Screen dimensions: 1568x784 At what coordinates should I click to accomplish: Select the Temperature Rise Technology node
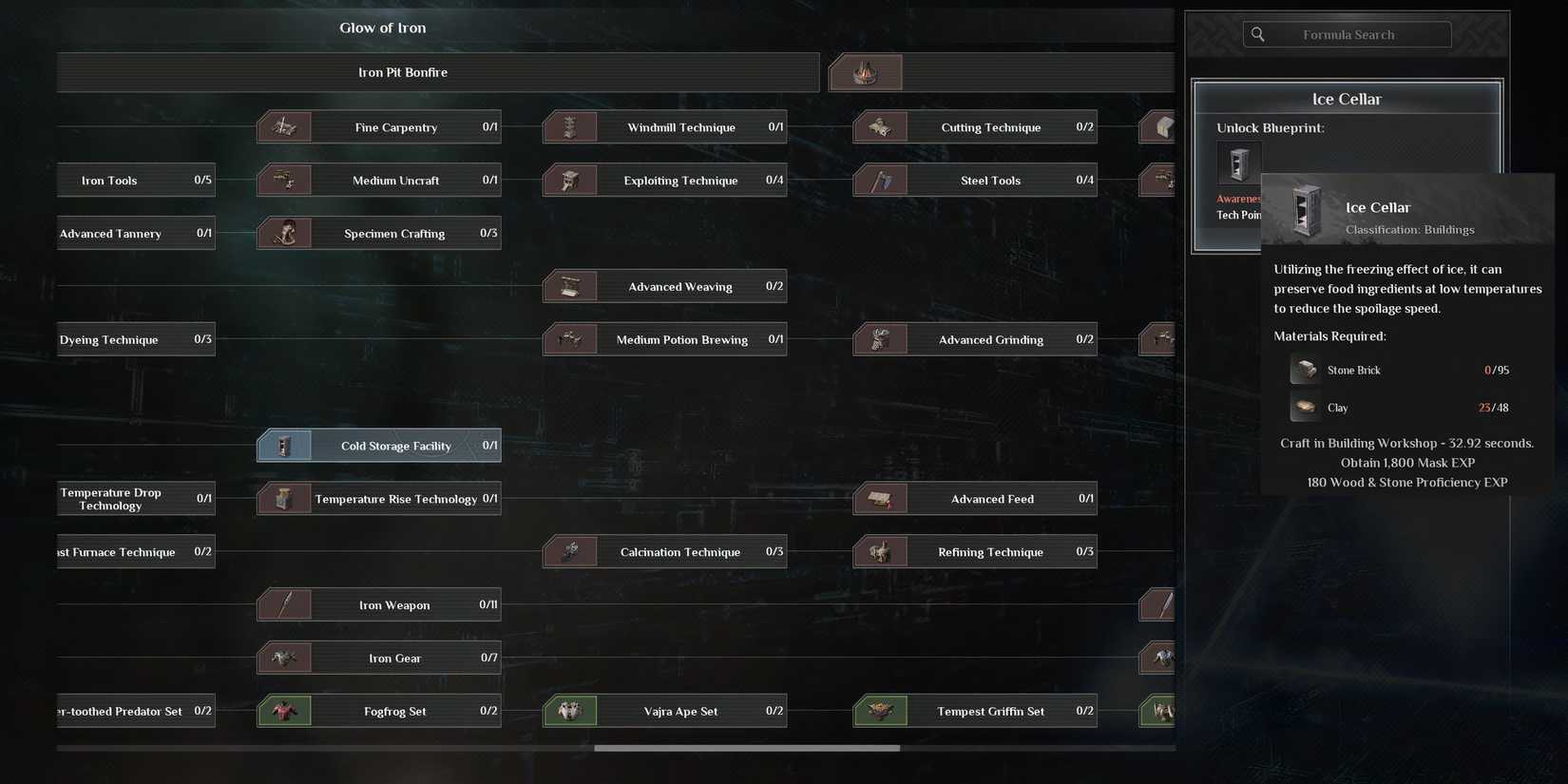(378, 498)
